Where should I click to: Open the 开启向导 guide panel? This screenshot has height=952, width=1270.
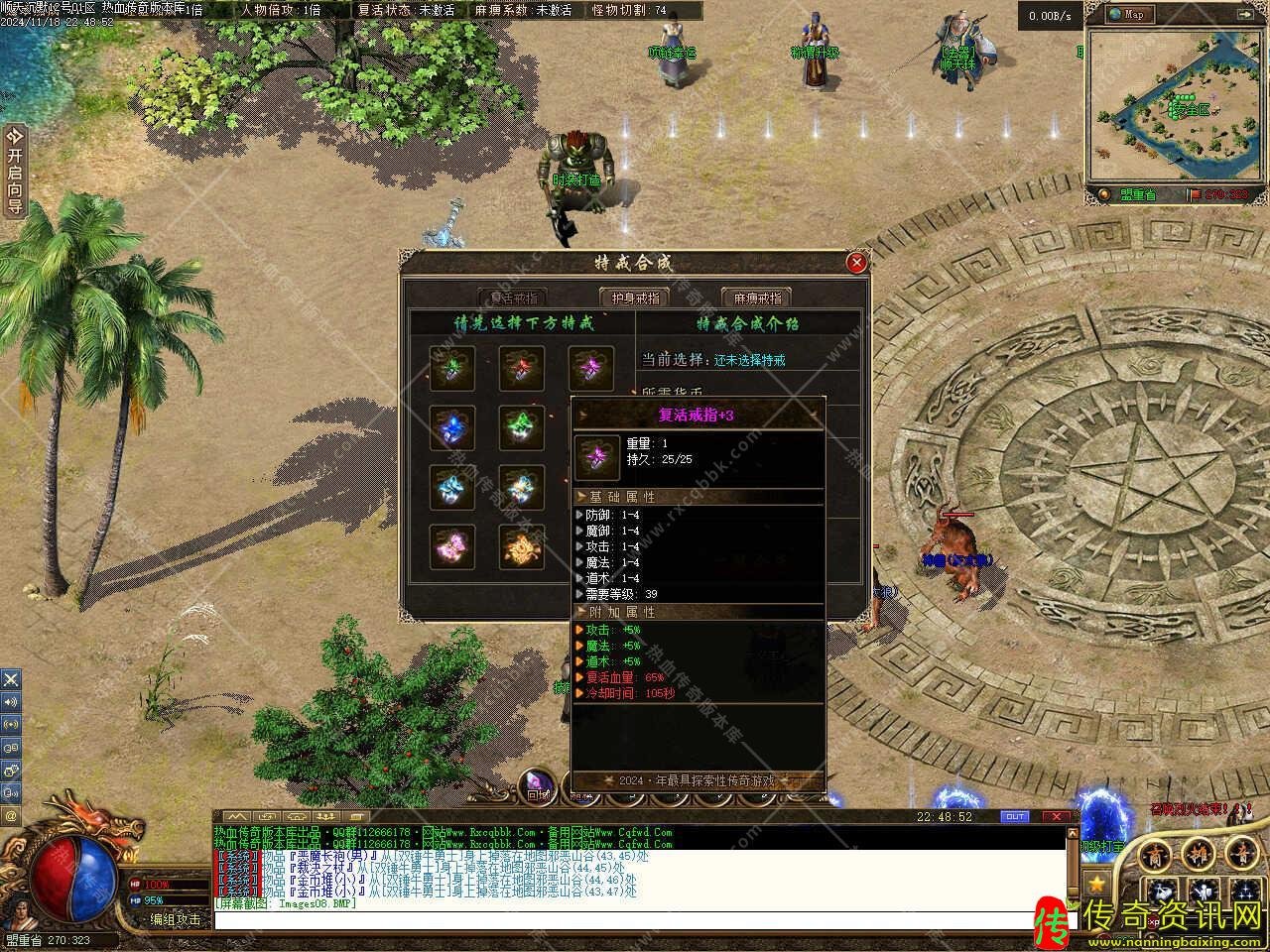point(14,171)
